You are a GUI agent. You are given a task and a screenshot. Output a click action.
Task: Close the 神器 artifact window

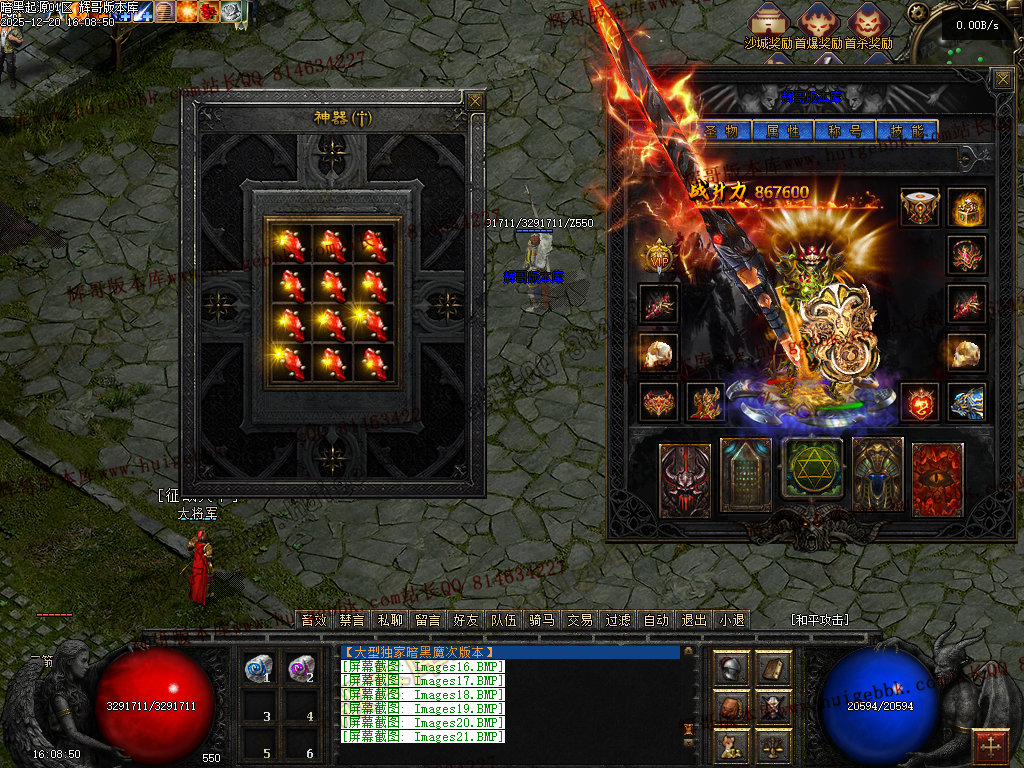[475, 101]
